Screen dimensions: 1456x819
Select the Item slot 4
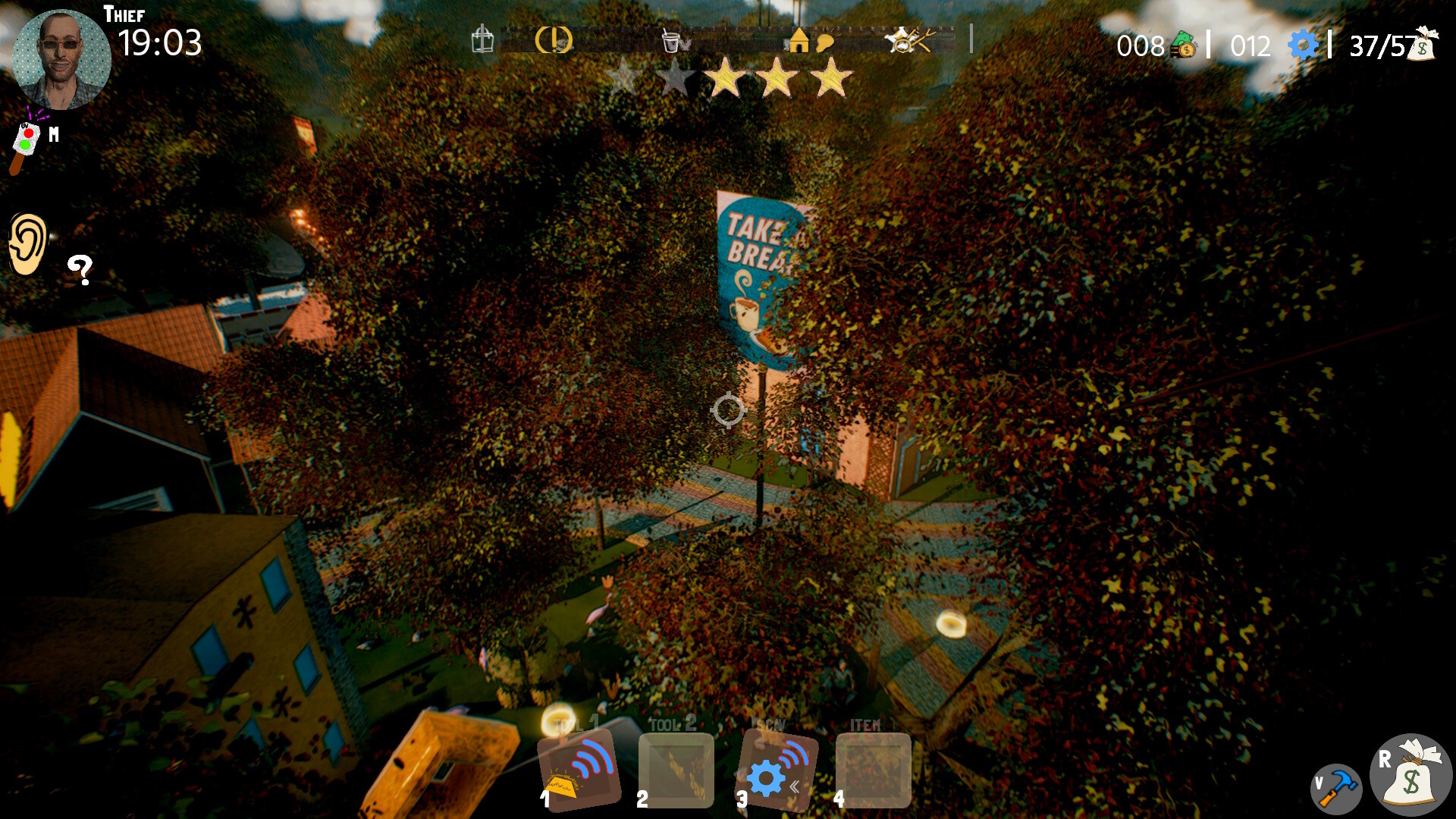coord(872,770)
